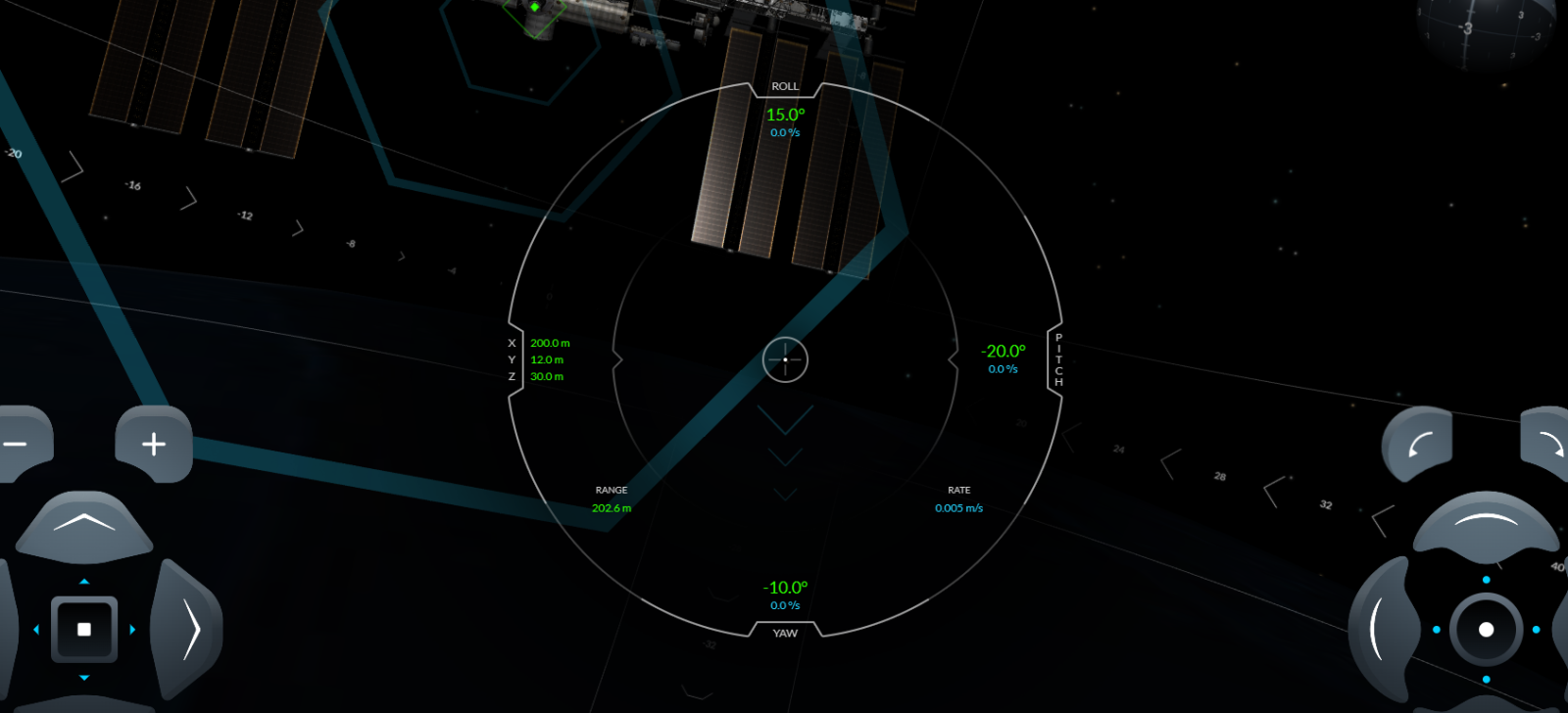This screenshot has height=713, width=1568.
Task: Toggle translation precision with the square button
Action: coord(84,629)
